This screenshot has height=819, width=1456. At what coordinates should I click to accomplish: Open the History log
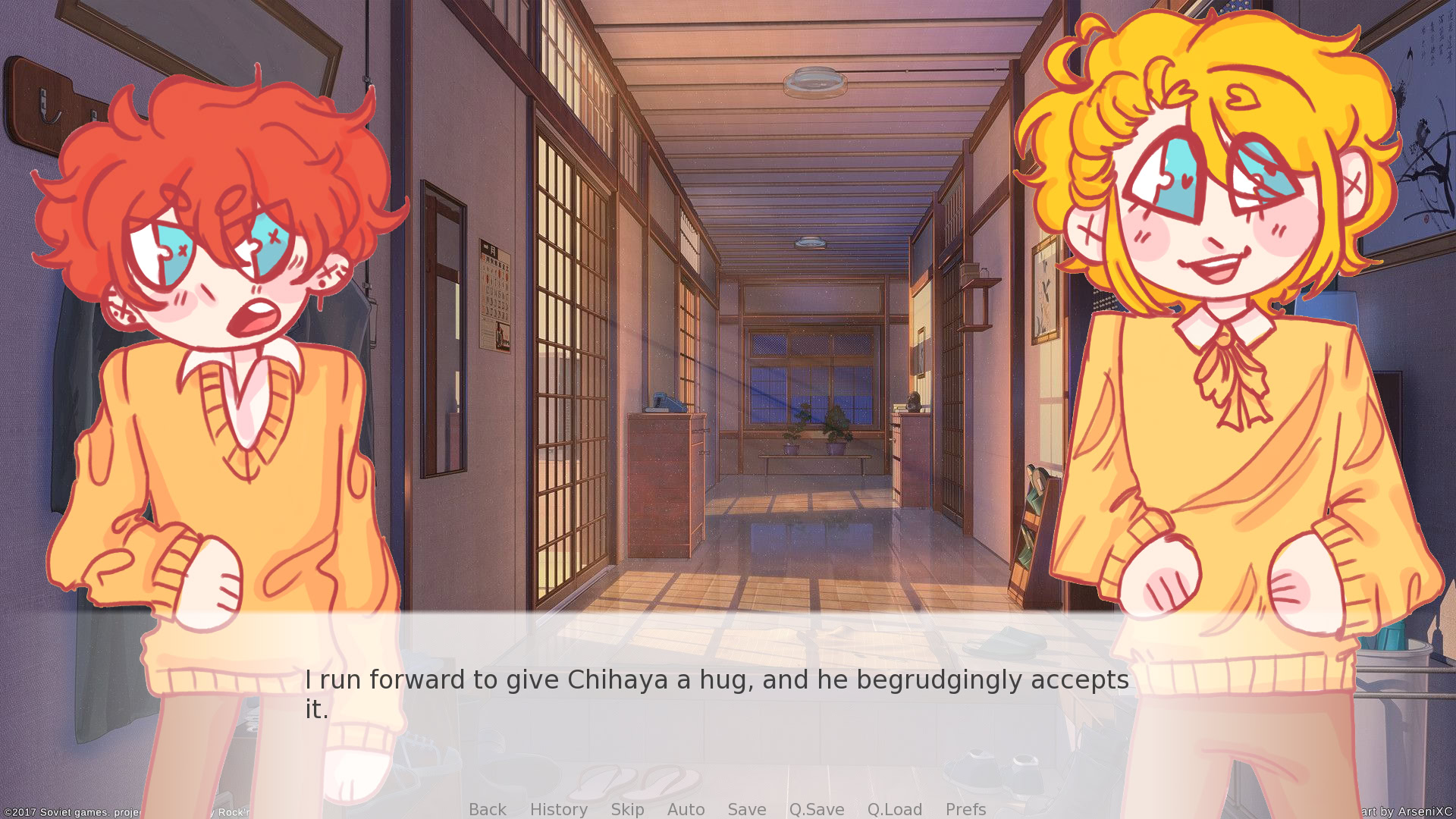(558, 810)
